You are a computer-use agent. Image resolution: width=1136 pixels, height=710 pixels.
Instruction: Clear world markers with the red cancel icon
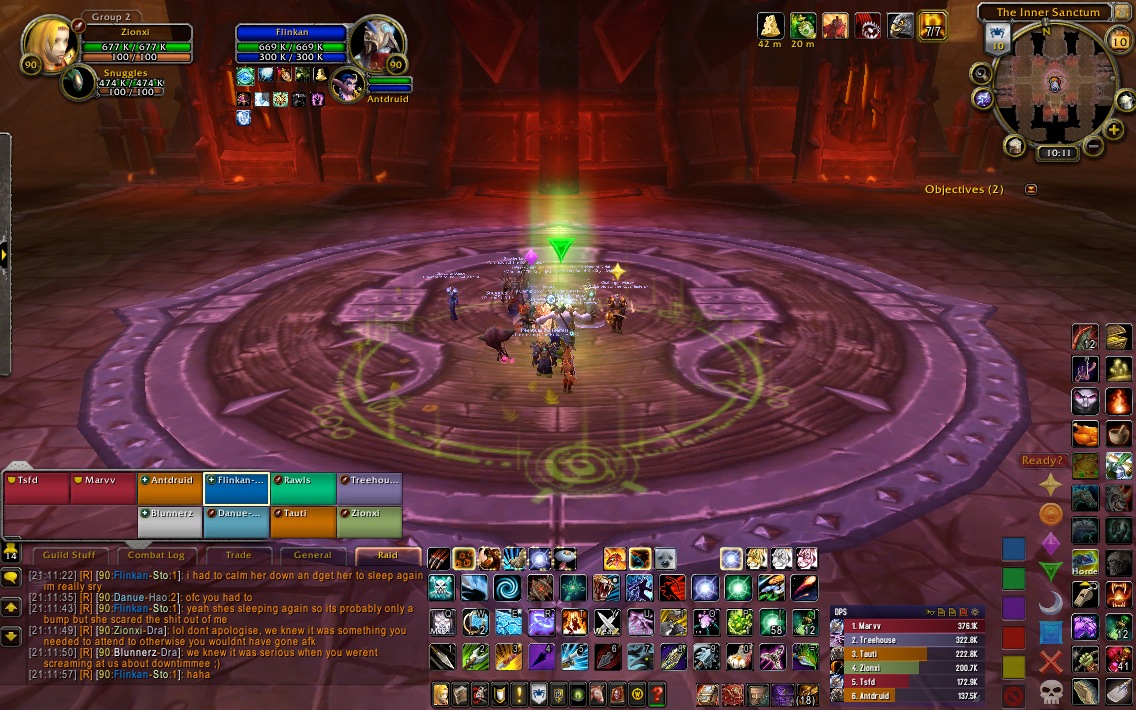tap(1014, 693)
